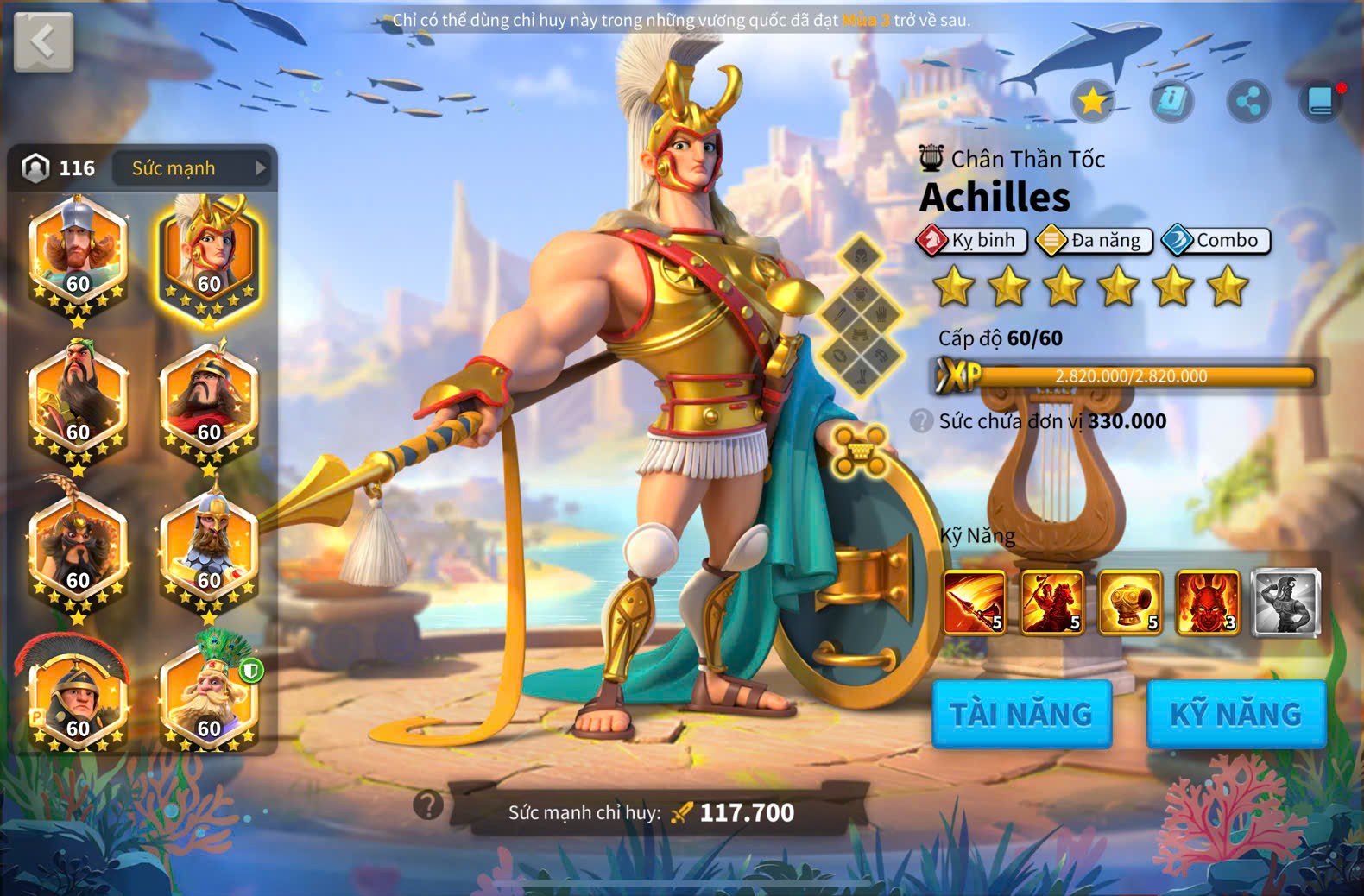Choose the Achilles portrait in commander list

click(x=208, y=256)
